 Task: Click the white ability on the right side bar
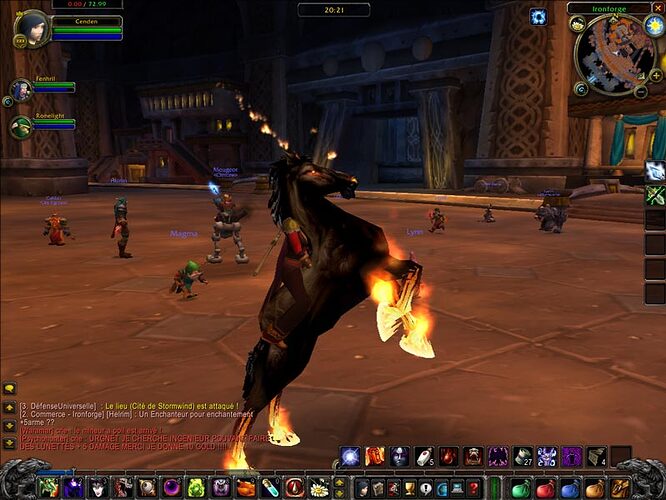(x=655, y=171)
